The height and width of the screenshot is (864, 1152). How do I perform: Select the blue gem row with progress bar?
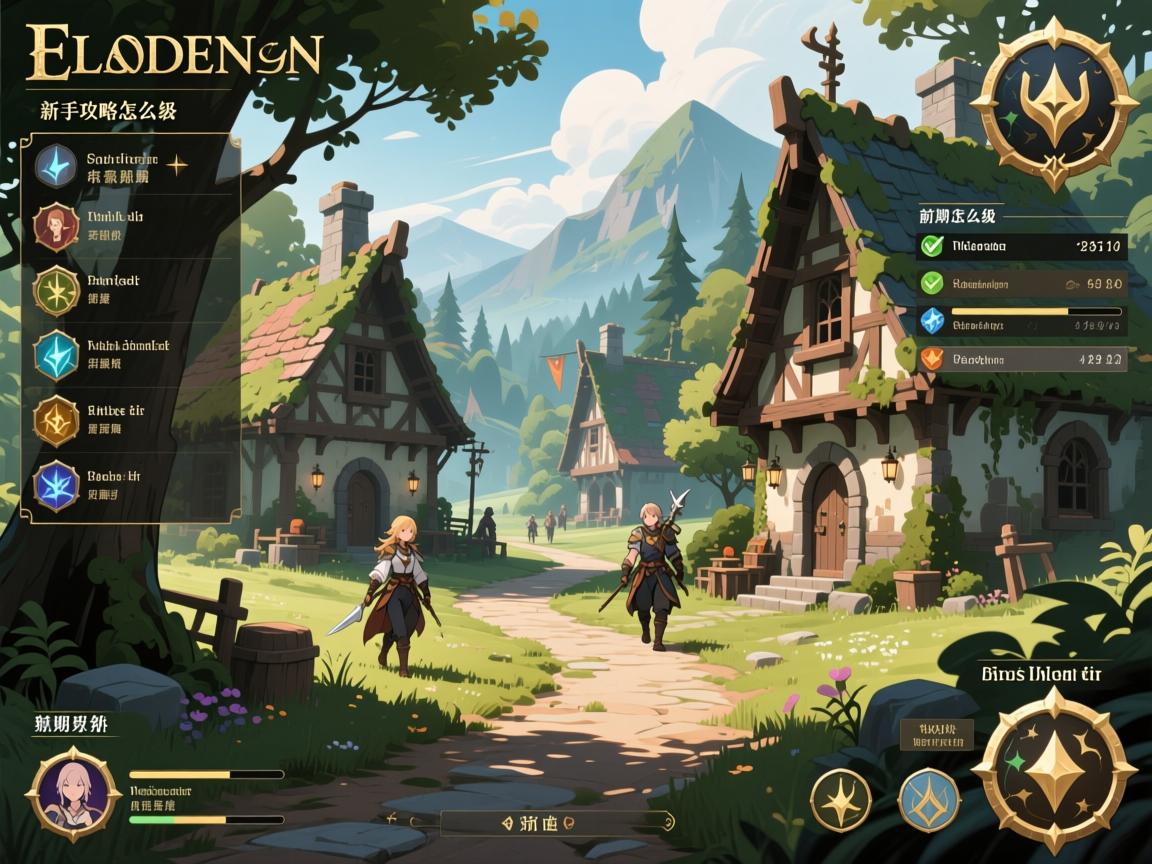pyautogui.click(x=1021, y=320)
